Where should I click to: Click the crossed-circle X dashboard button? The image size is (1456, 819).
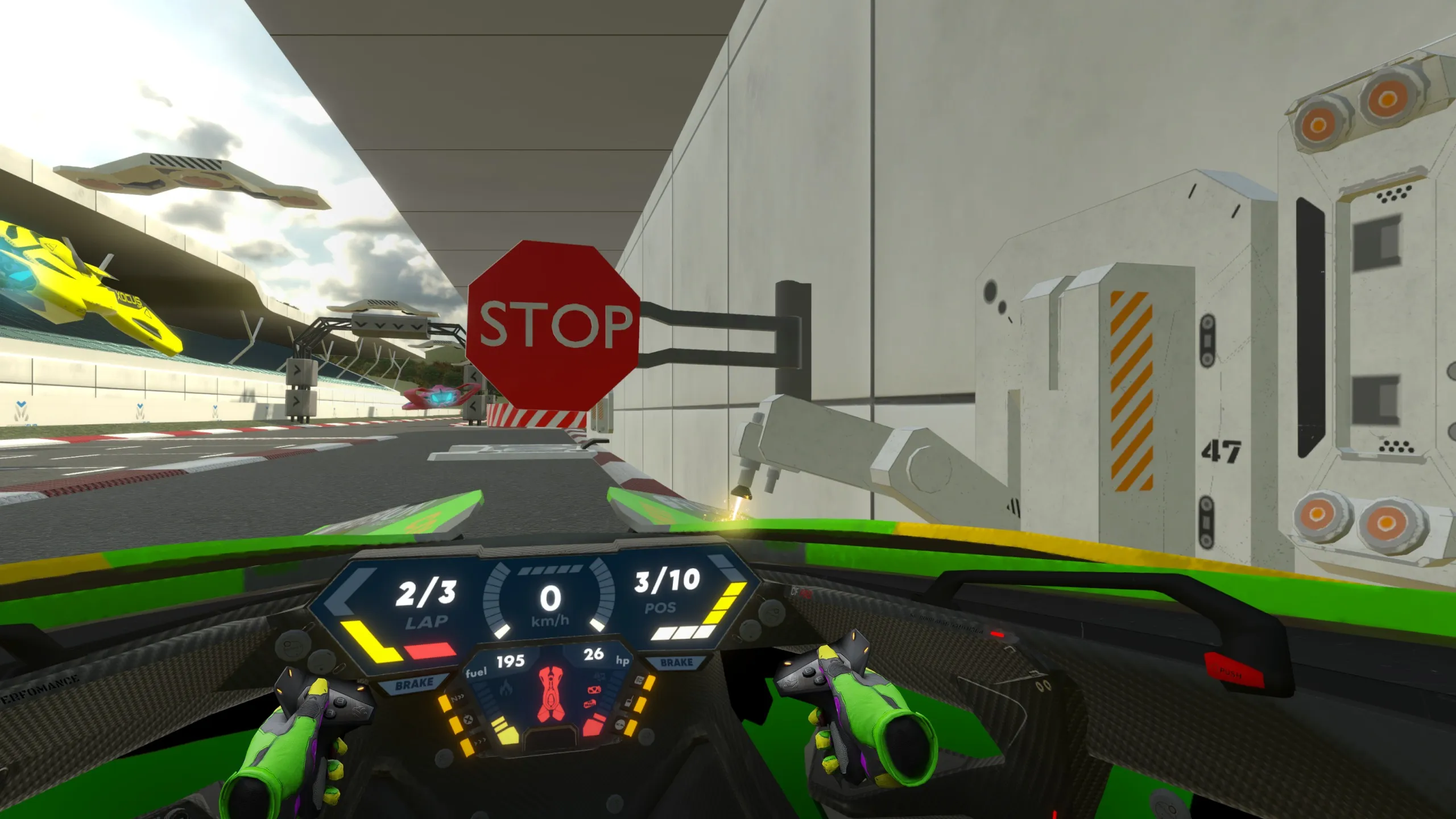point(469,720)
